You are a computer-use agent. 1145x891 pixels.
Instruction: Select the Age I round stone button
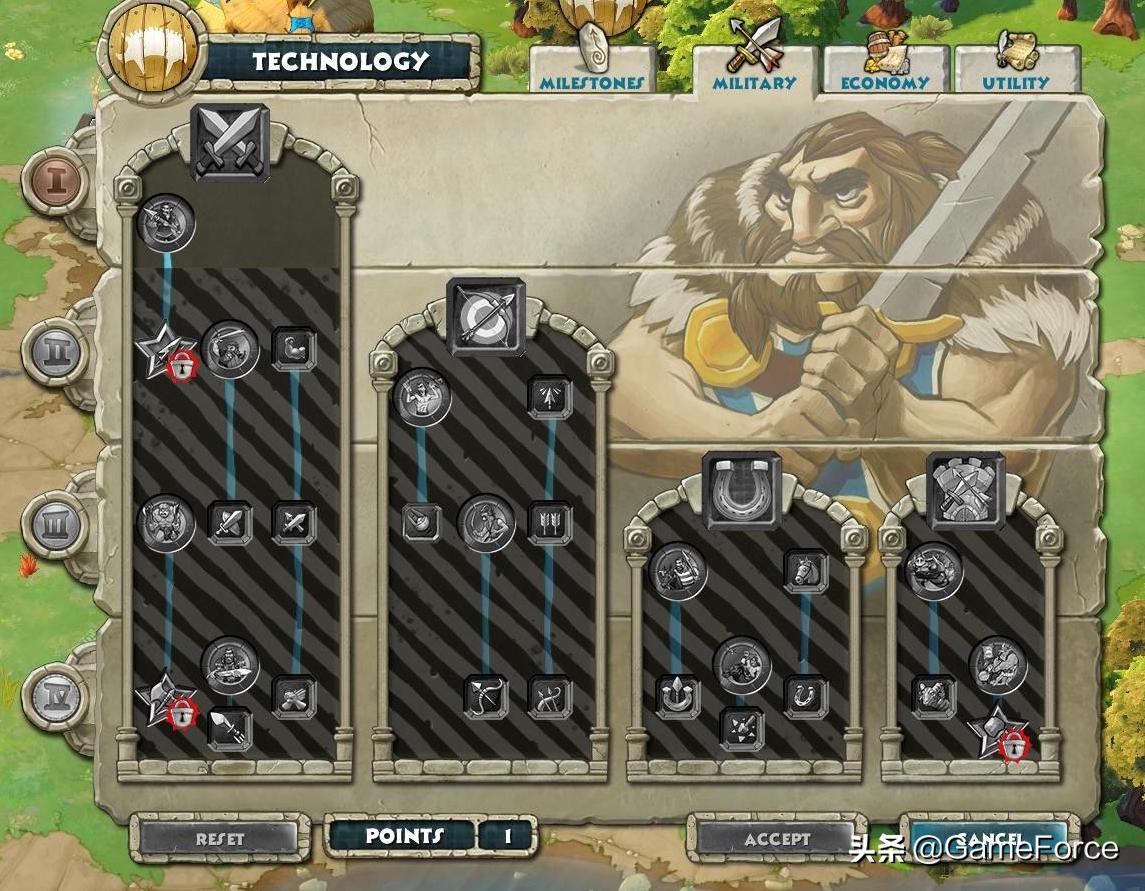point(56,182)
